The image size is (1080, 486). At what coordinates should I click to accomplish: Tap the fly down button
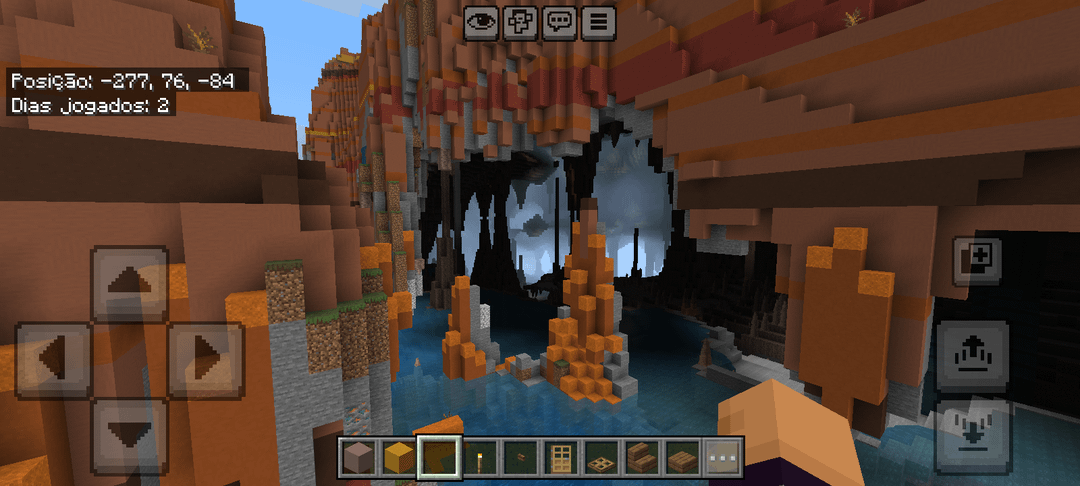pyautogui.click(x=971, y=434)
